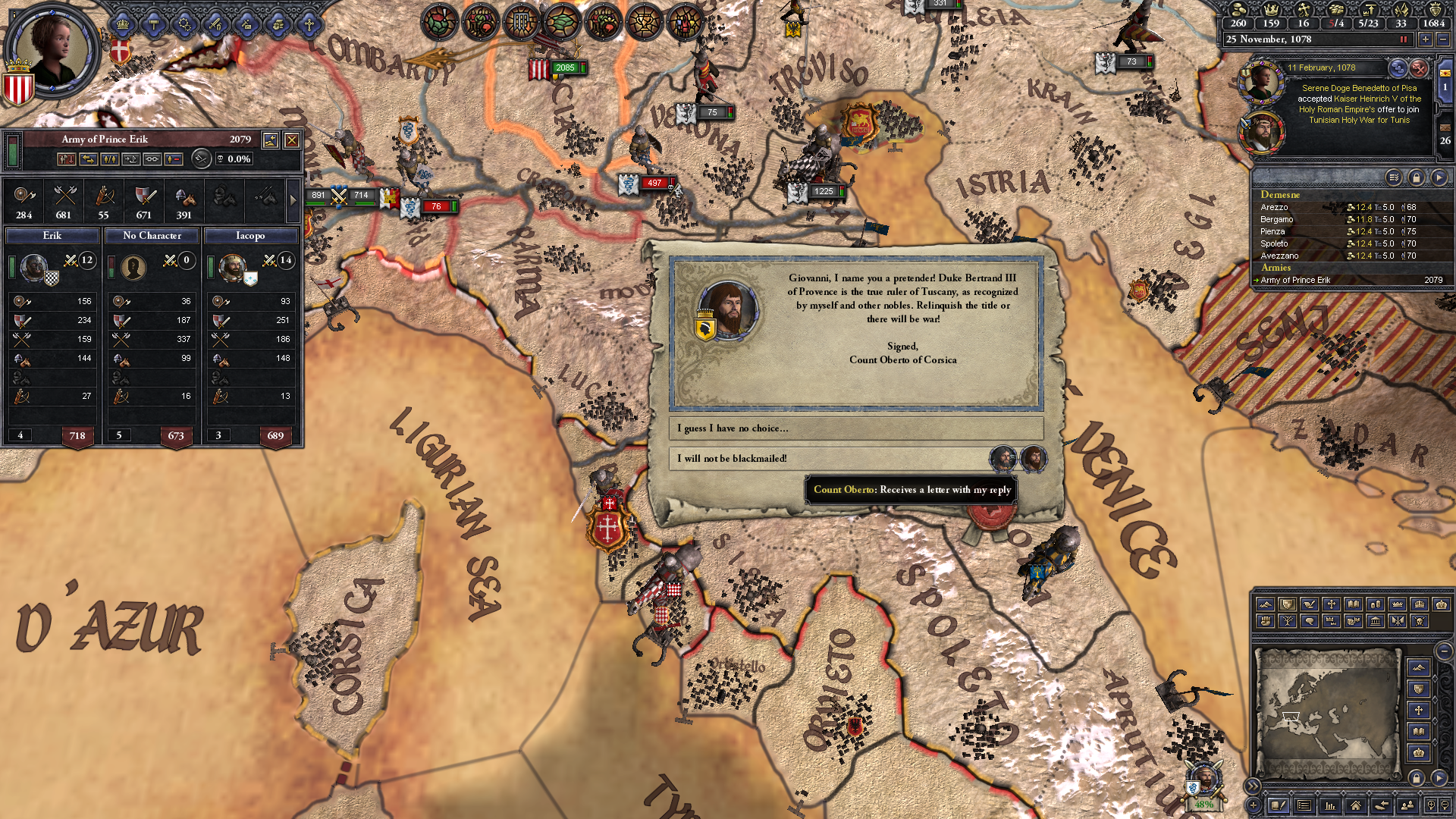Switch to the Iacopo regiment tab
The height and width of the screenshot is (819, 1456).
coord(250,236)
